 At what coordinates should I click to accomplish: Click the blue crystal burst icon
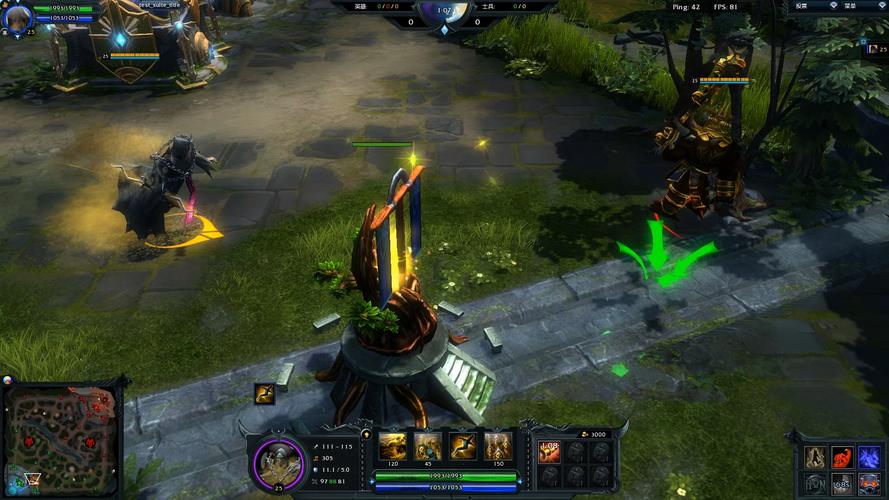tap(869, 456)
